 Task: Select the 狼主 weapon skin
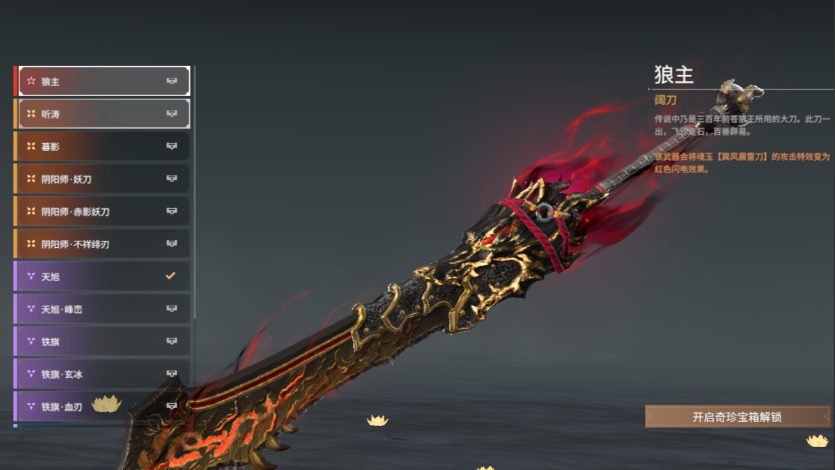[102, 81]
